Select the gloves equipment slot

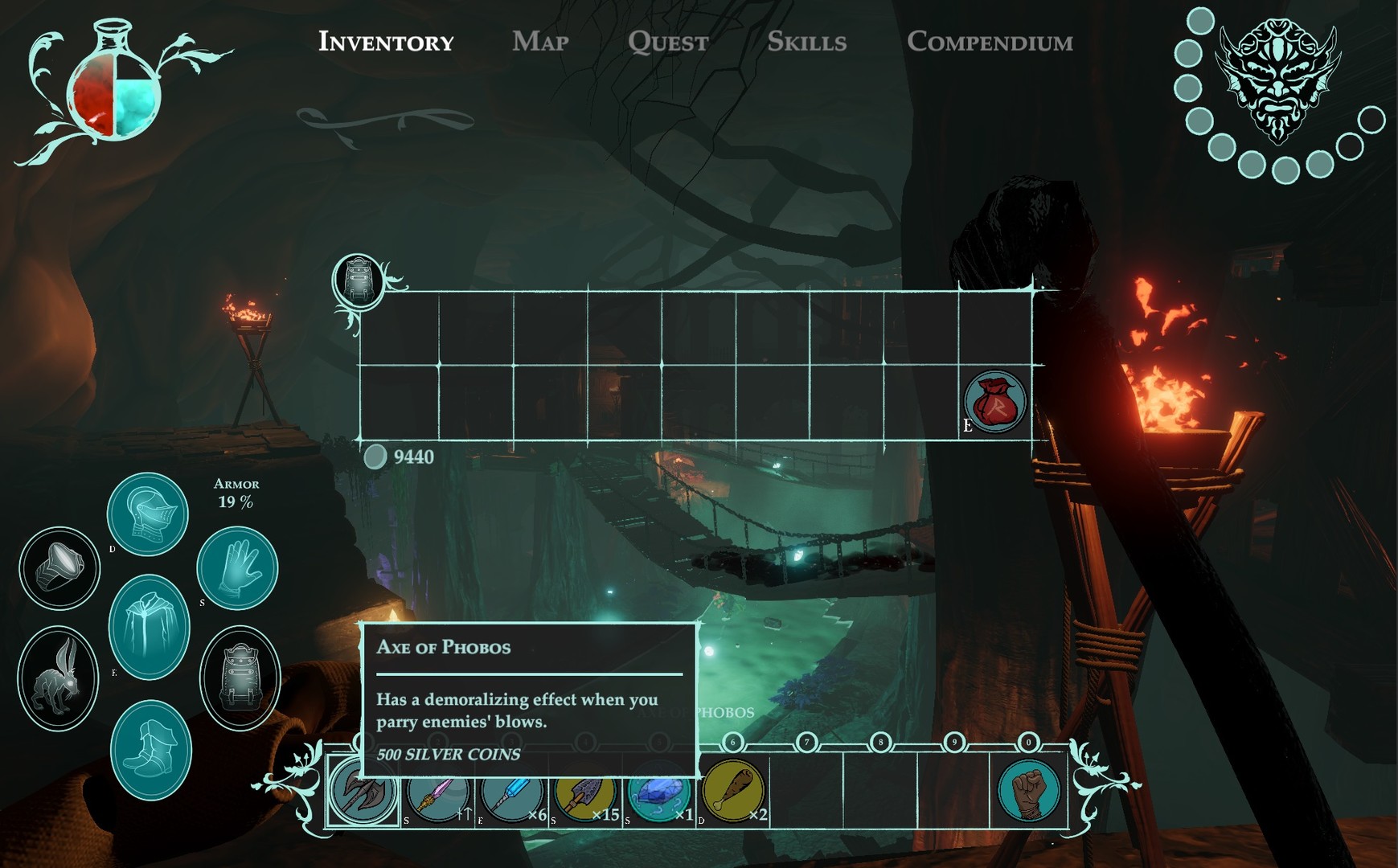[237, 567]
